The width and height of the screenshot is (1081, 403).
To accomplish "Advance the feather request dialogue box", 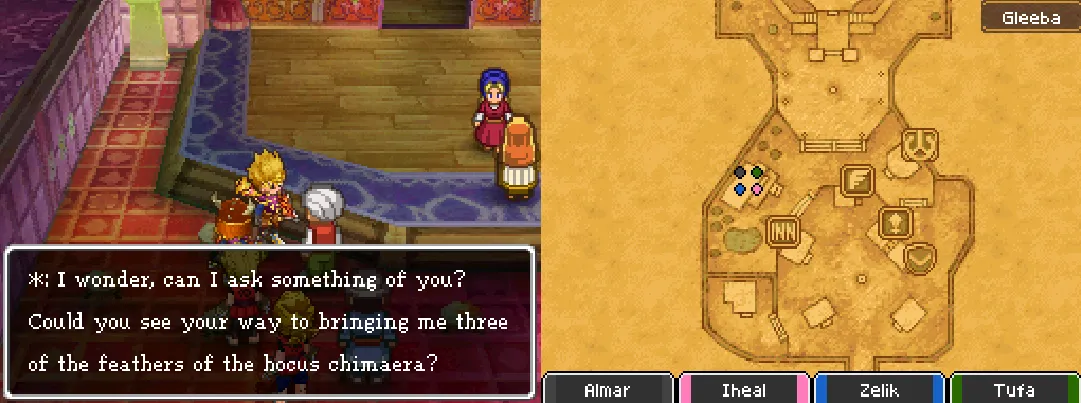I will tap(270, 320).
